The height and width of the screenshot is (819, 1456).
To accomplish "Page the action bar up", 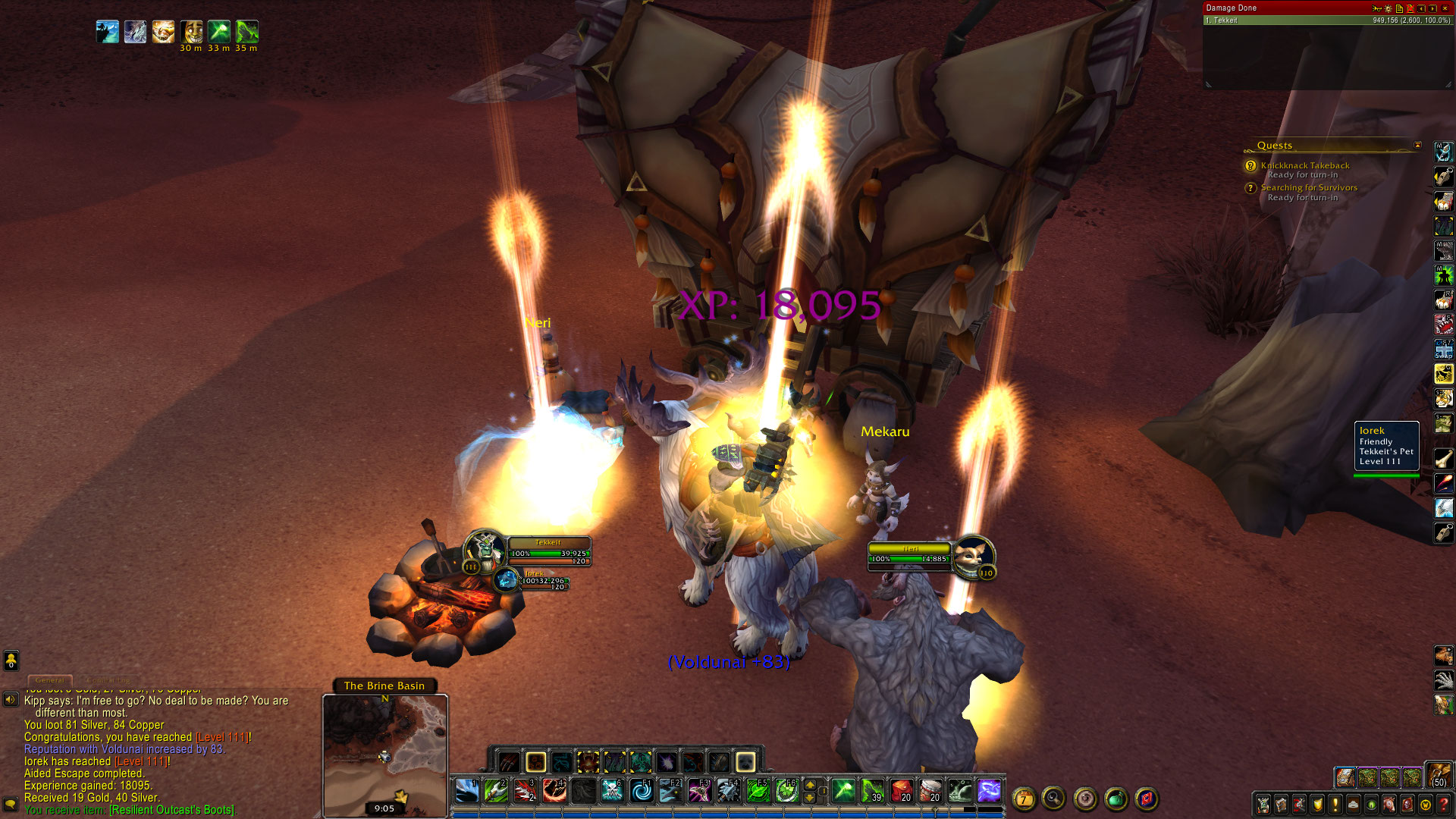I will 810,785.
